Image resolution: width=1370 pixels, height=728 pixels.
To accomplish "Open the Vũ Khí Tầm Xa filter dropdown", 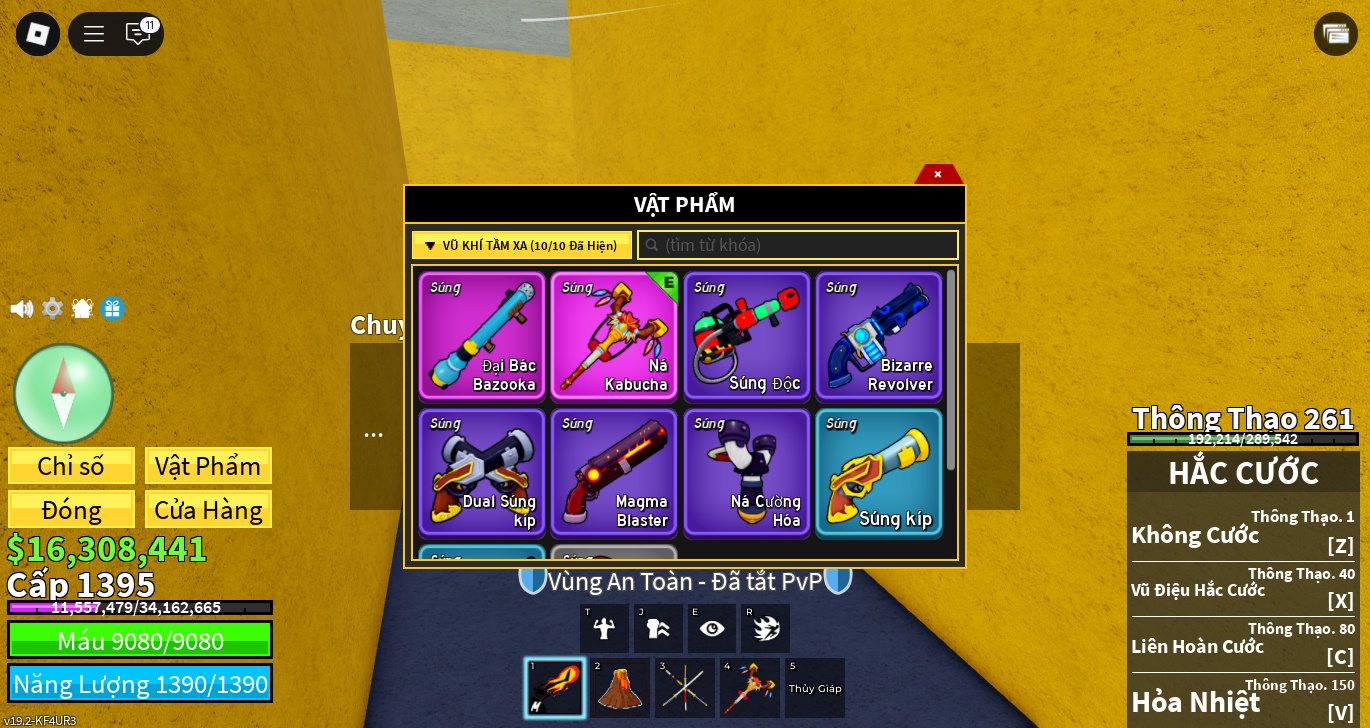I will click(x=521, y=245).
